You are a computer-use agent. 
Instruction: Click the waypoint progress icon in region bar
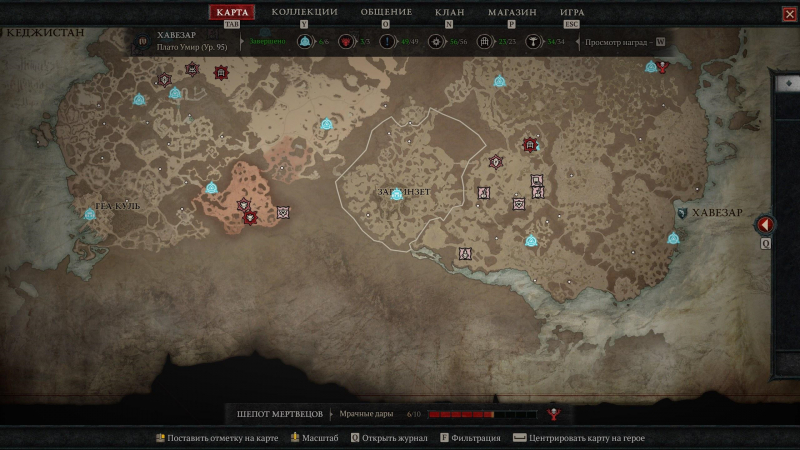(305, 42)
